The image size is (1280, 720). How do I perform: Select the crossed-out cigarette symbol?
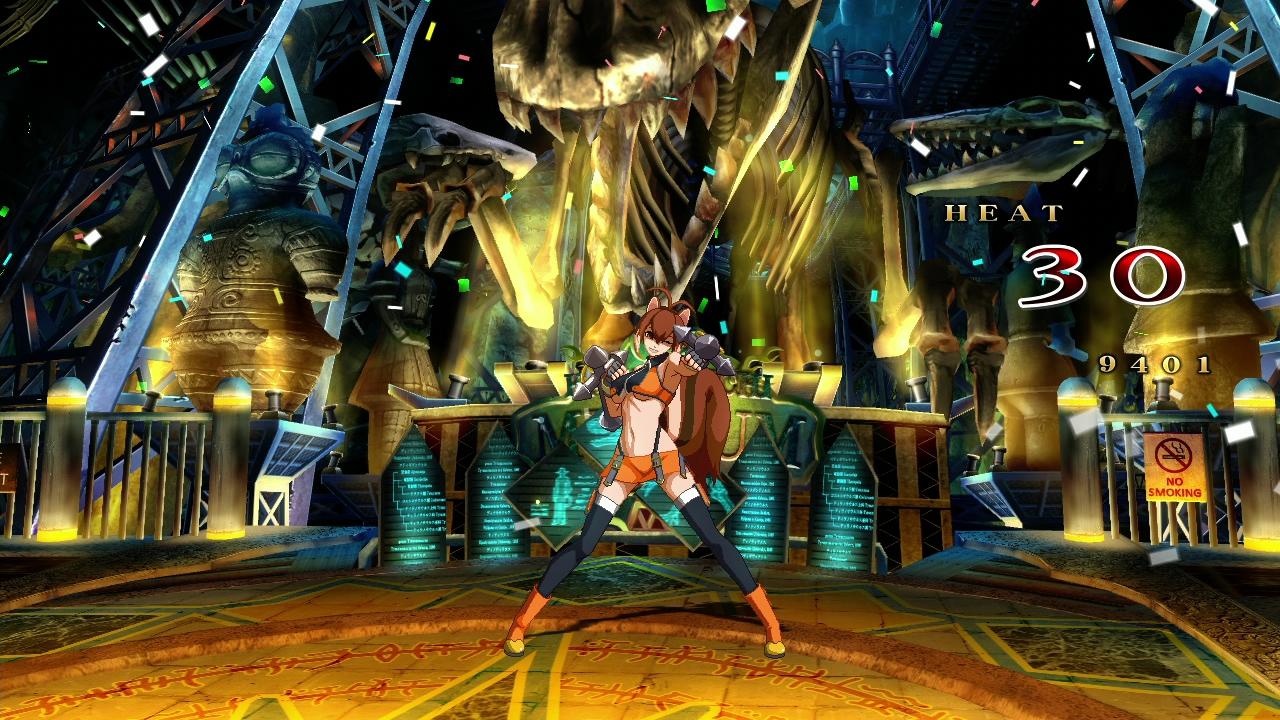pyautogui.click(x=1173, y=455)
